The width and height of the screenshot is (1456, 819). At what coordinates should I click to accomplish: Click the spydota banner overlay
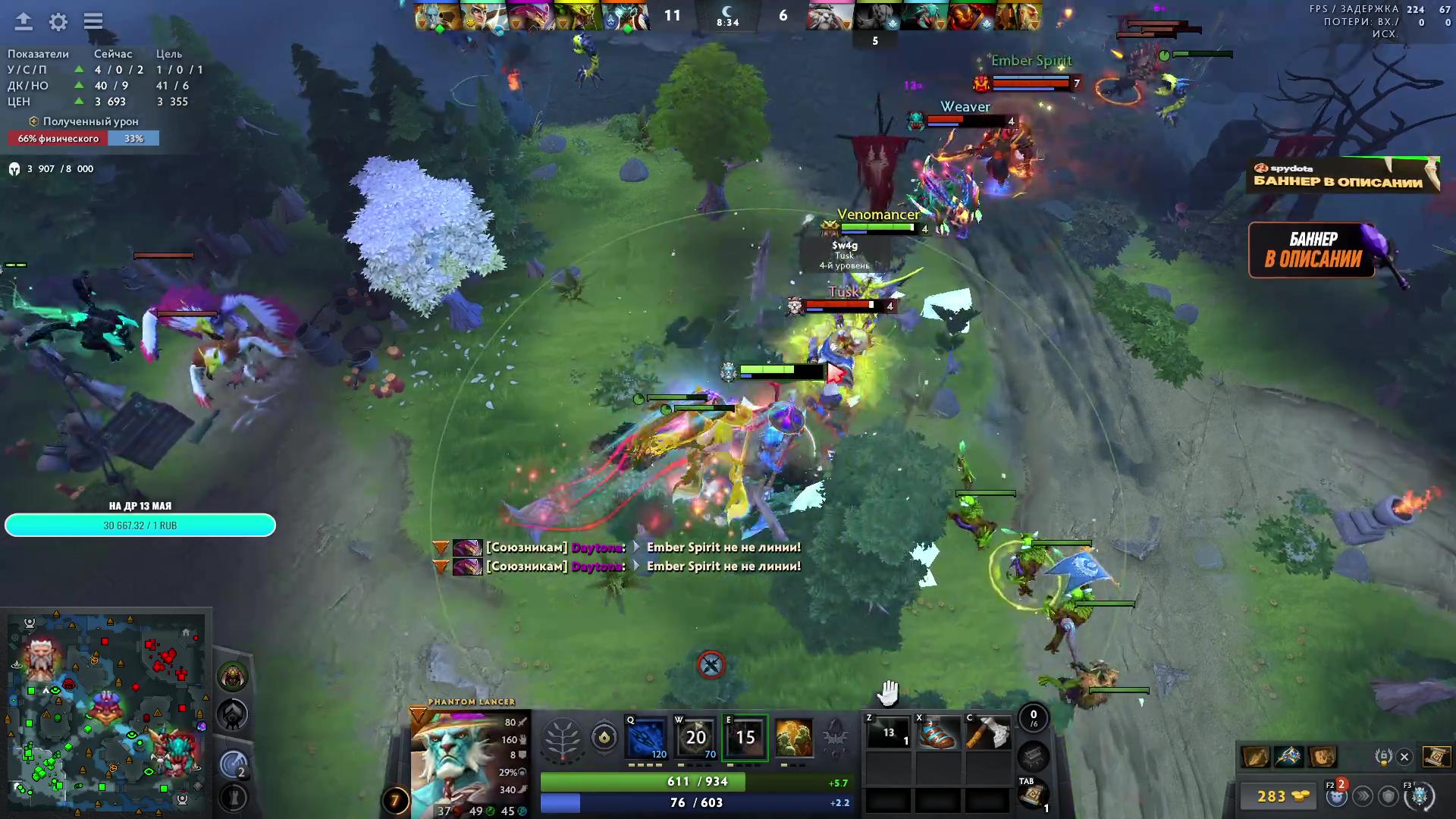[1342, 174]
